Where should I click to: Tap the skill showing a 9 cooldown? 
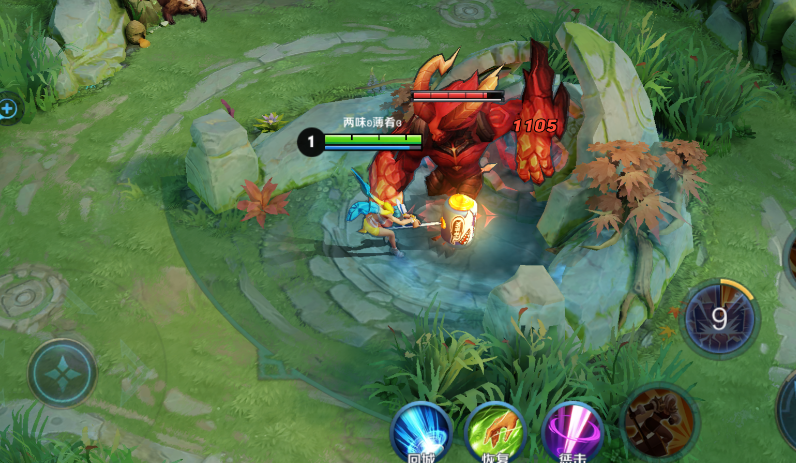tap(719, 319)
